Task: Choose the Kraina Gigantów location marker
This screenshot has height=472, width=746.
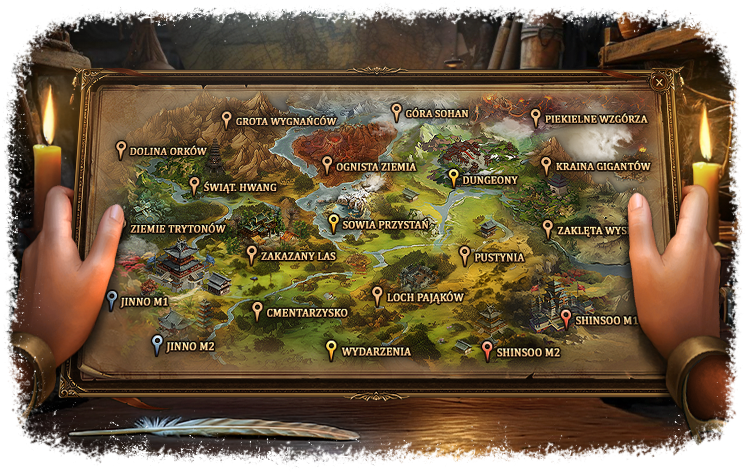Action: tap(546, 165)
